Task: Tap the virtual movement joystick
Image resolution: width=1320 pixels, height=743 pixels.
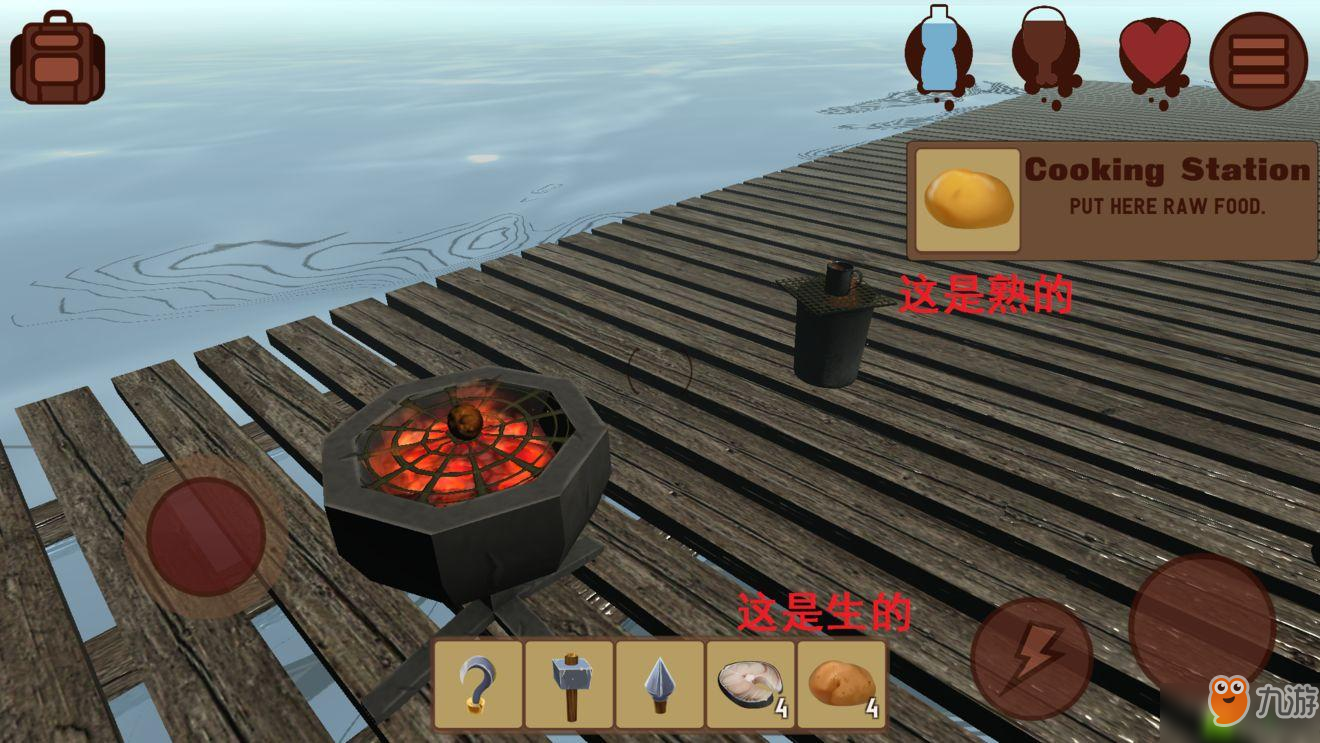Action: coord(205,536)
